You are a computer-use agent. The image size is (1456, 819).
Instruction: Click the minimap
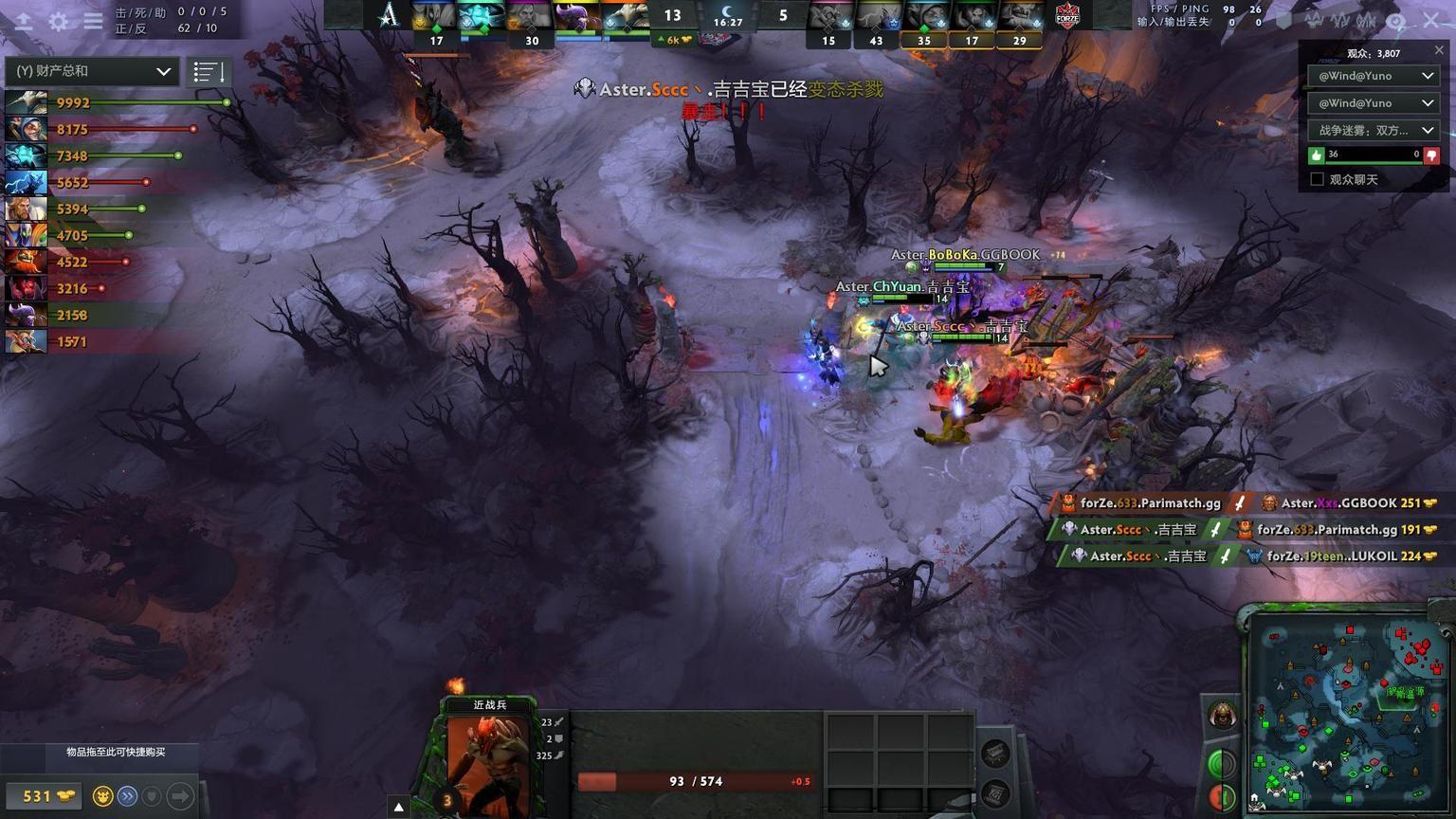click(1347, 711)
